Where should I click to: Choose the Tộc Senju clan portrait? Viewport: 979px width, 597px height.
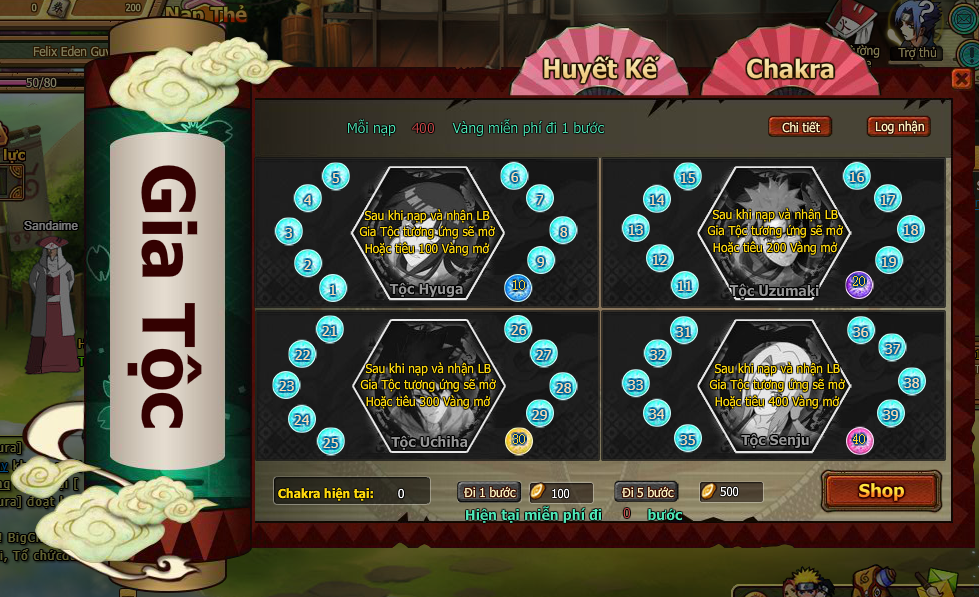[x=774, y=385]
